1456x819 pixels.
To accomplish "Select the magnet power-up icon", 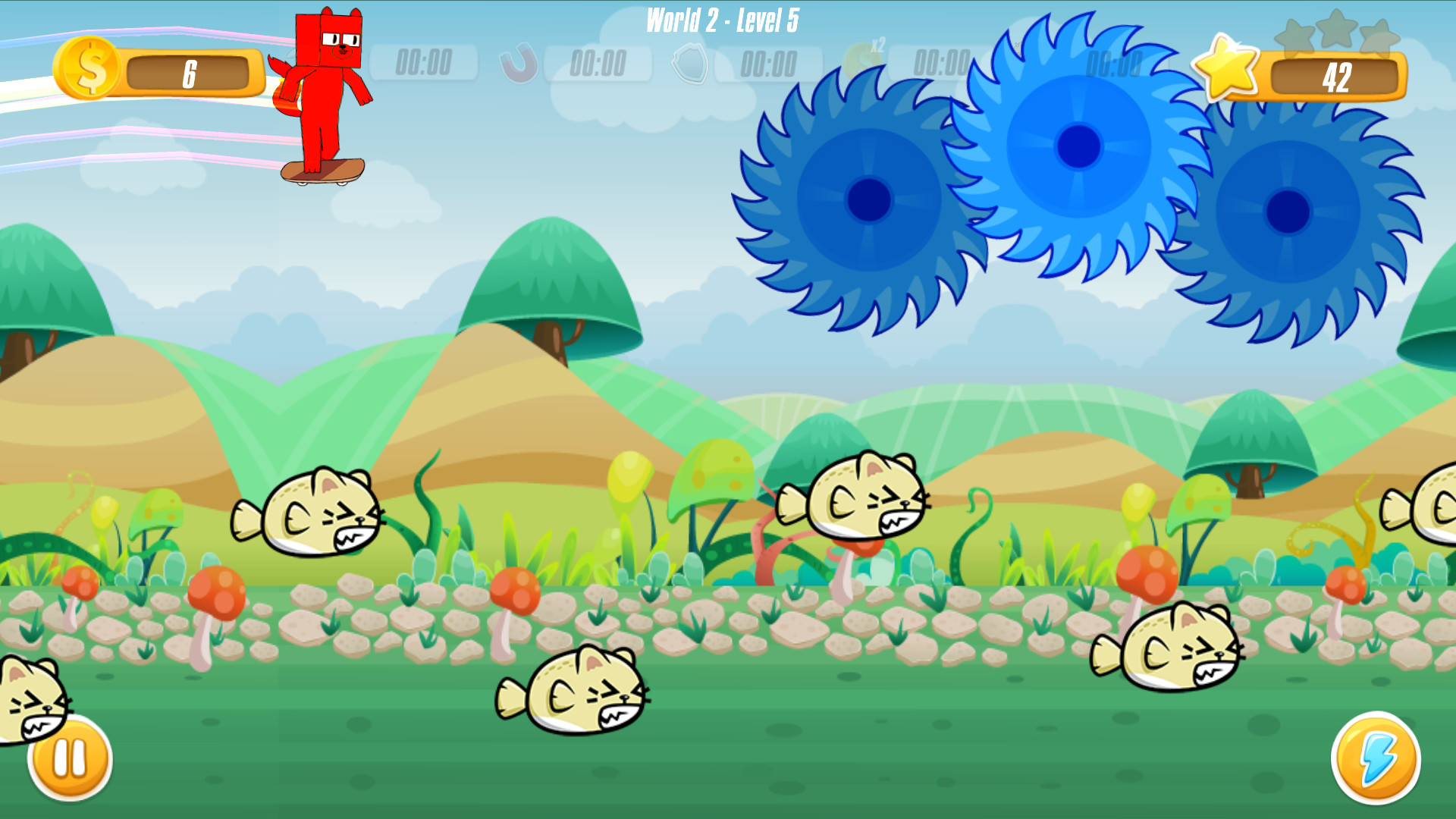I will (x=519, y=65).
